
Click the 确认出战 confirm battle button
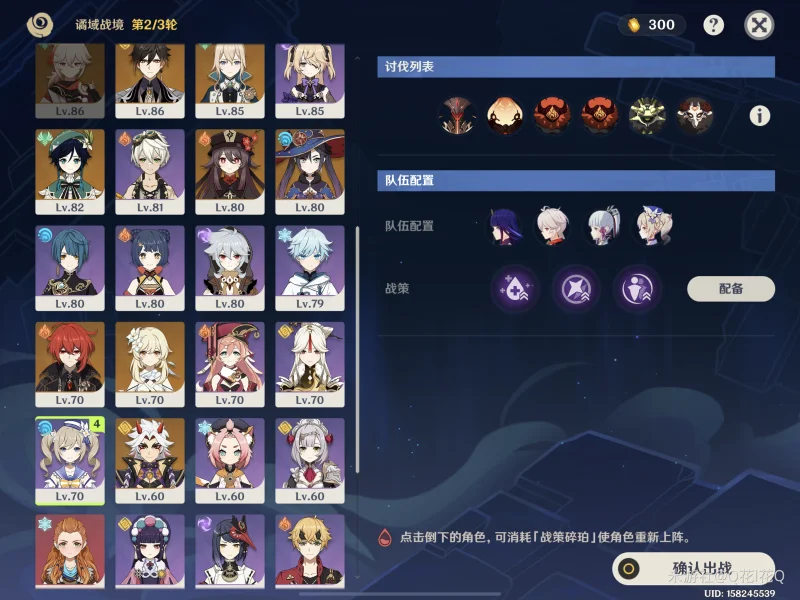tap(694, 570)
